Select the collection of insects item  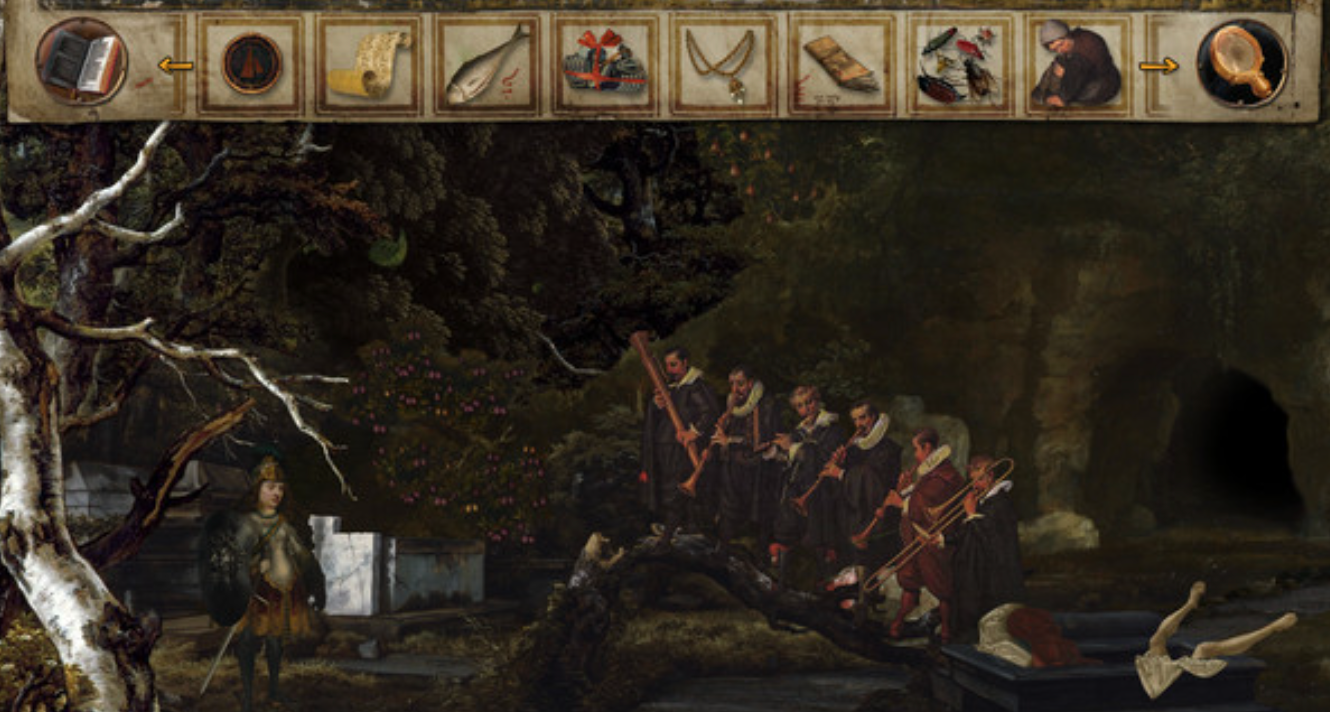click(x=958, y=64)
